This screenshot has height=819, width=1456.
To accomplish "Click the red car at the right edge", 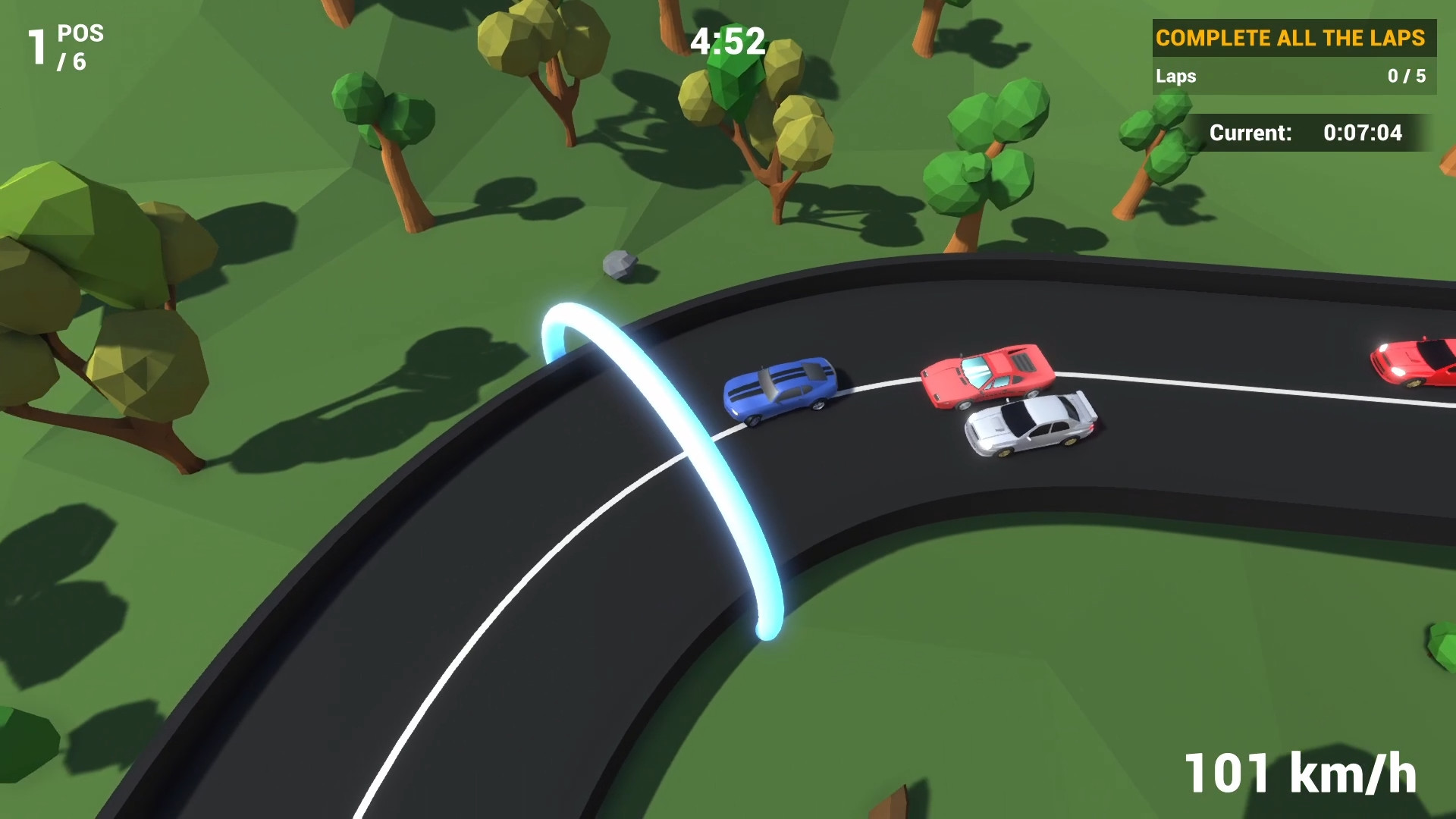I will (1426, 364).
